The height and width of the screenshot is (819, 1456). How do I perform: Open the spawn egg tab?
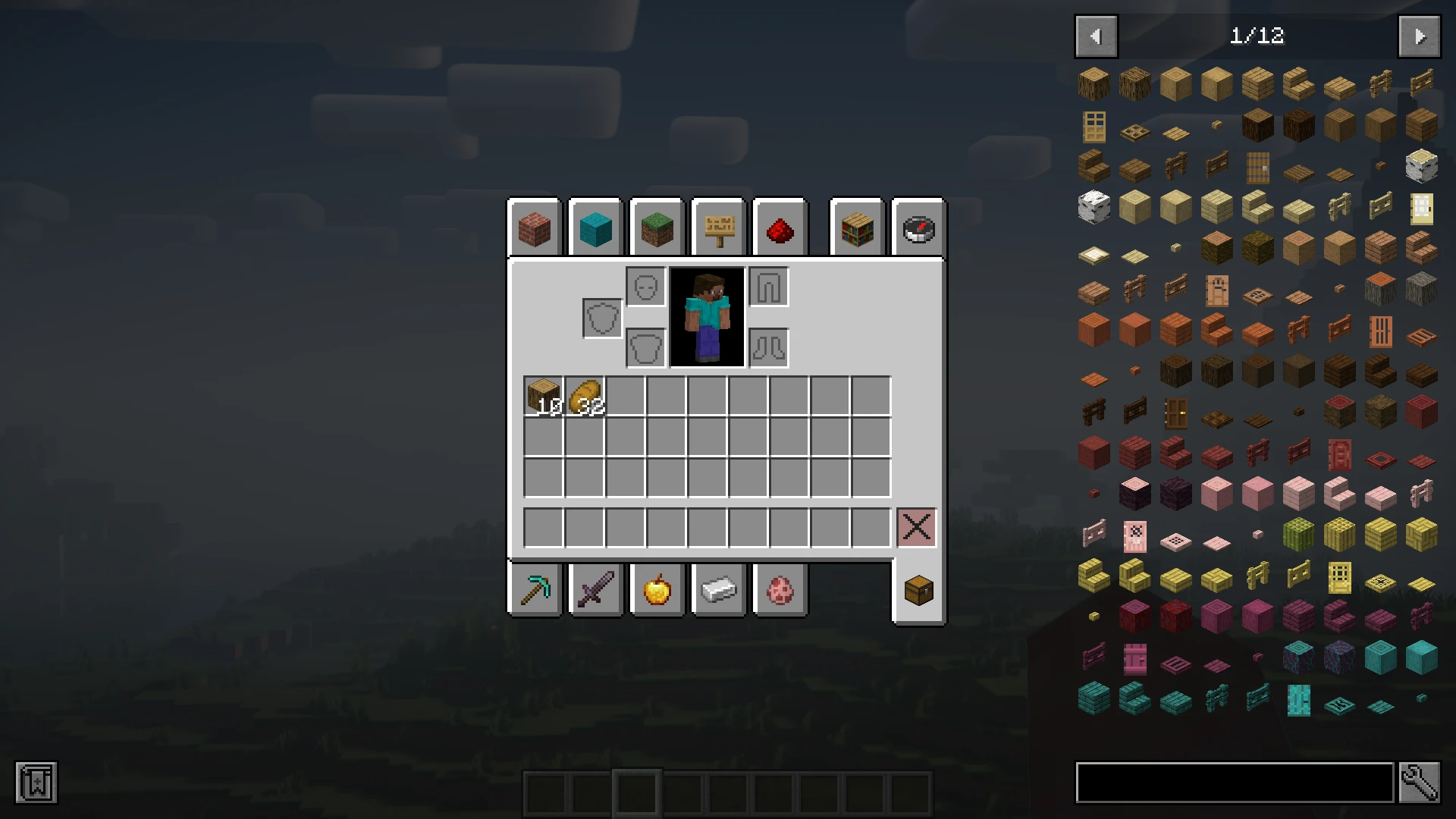(x=780, y=589)
